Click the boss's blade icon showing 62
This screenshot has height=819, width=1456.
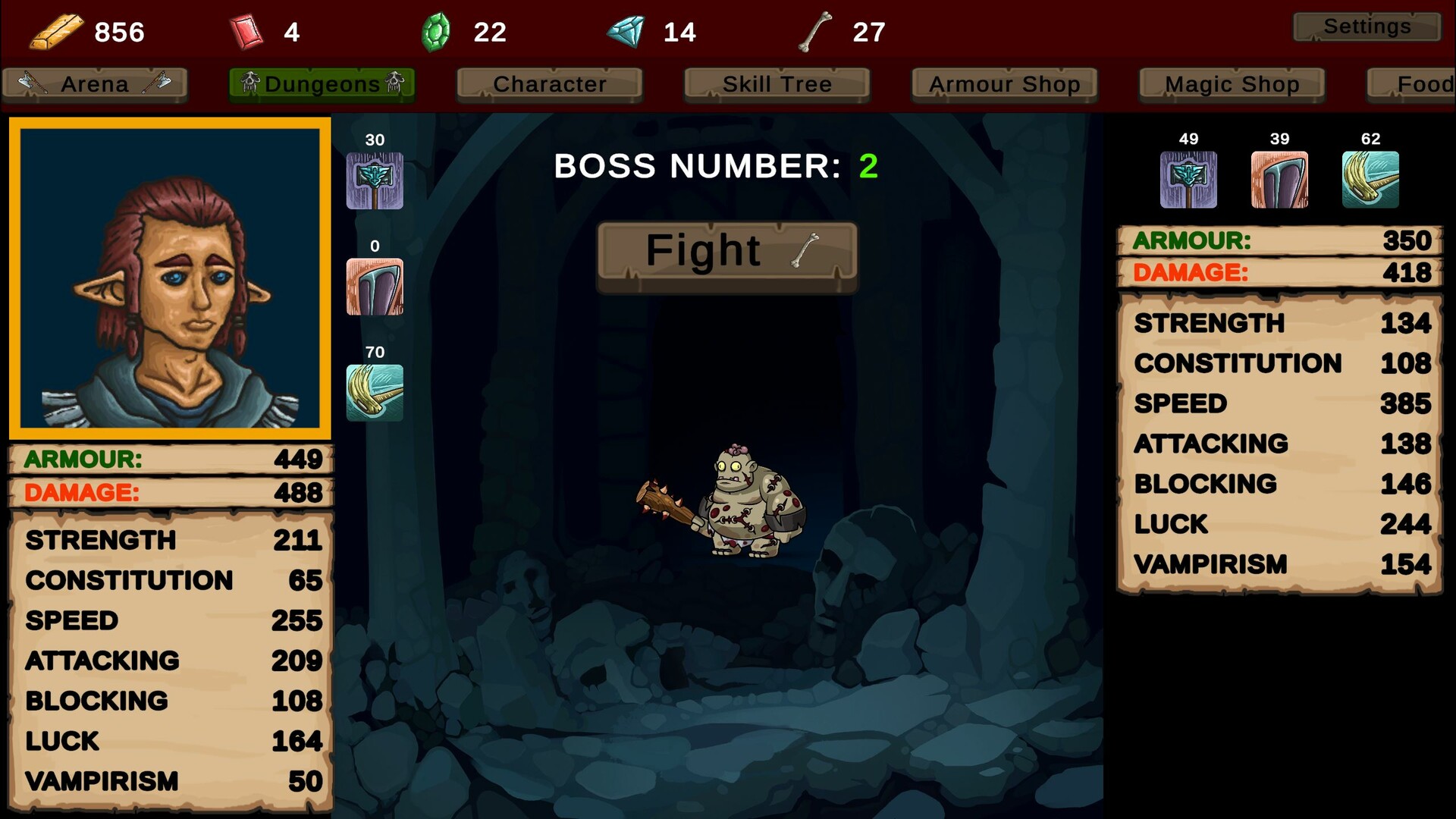click(x=1370, y=180)
